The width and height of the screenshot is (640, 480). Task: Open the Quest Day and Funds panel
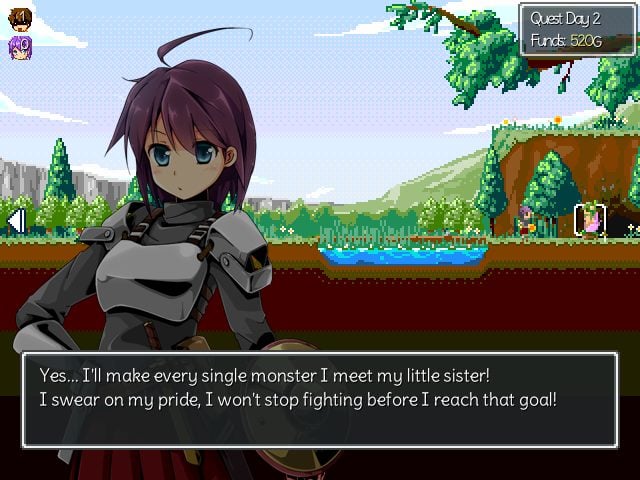pyautogui.click(x=576, y=29)
